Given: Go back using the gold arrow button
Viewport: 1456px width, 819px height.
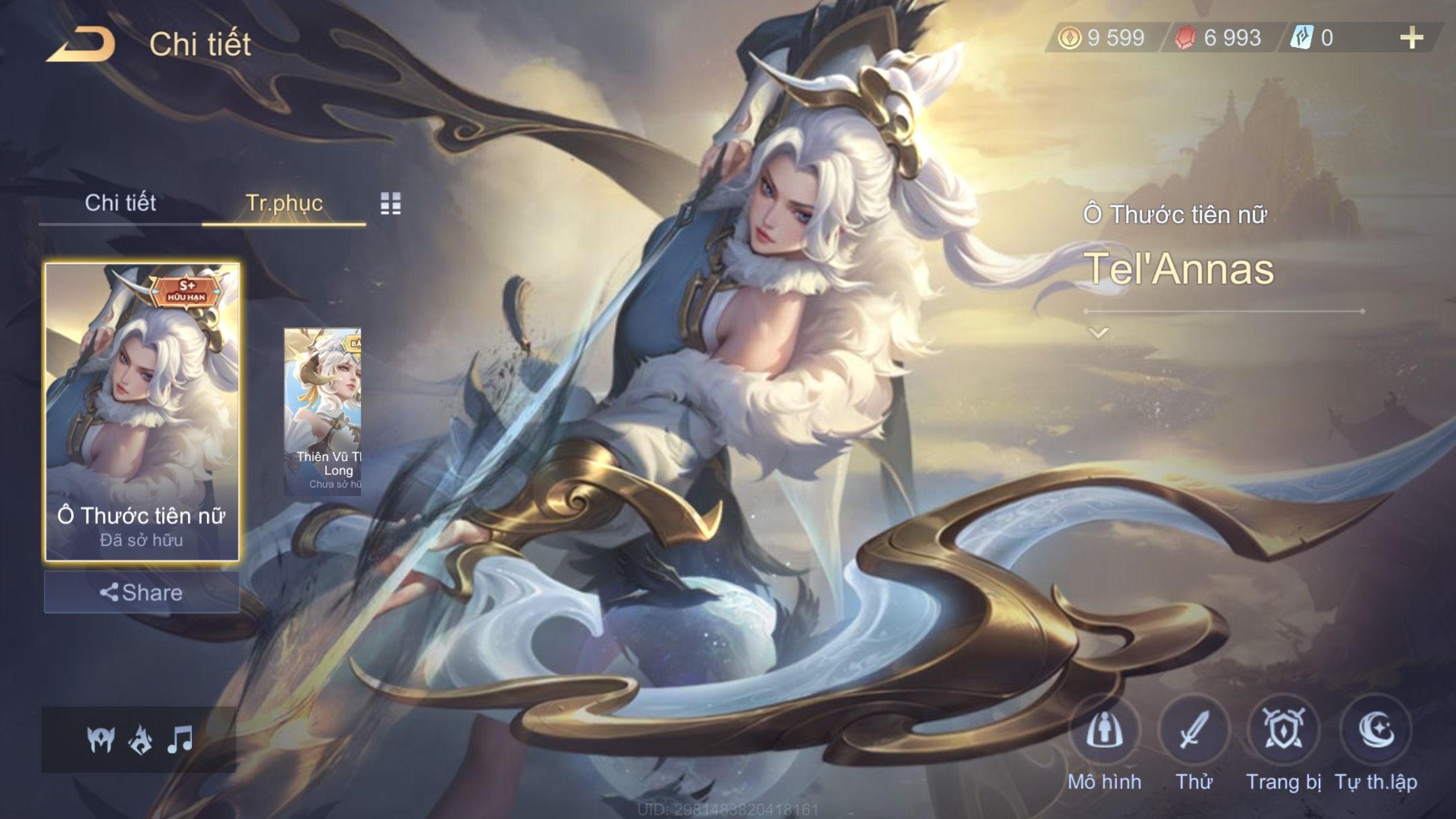Looking at the screenshot, I should (82, 45).
